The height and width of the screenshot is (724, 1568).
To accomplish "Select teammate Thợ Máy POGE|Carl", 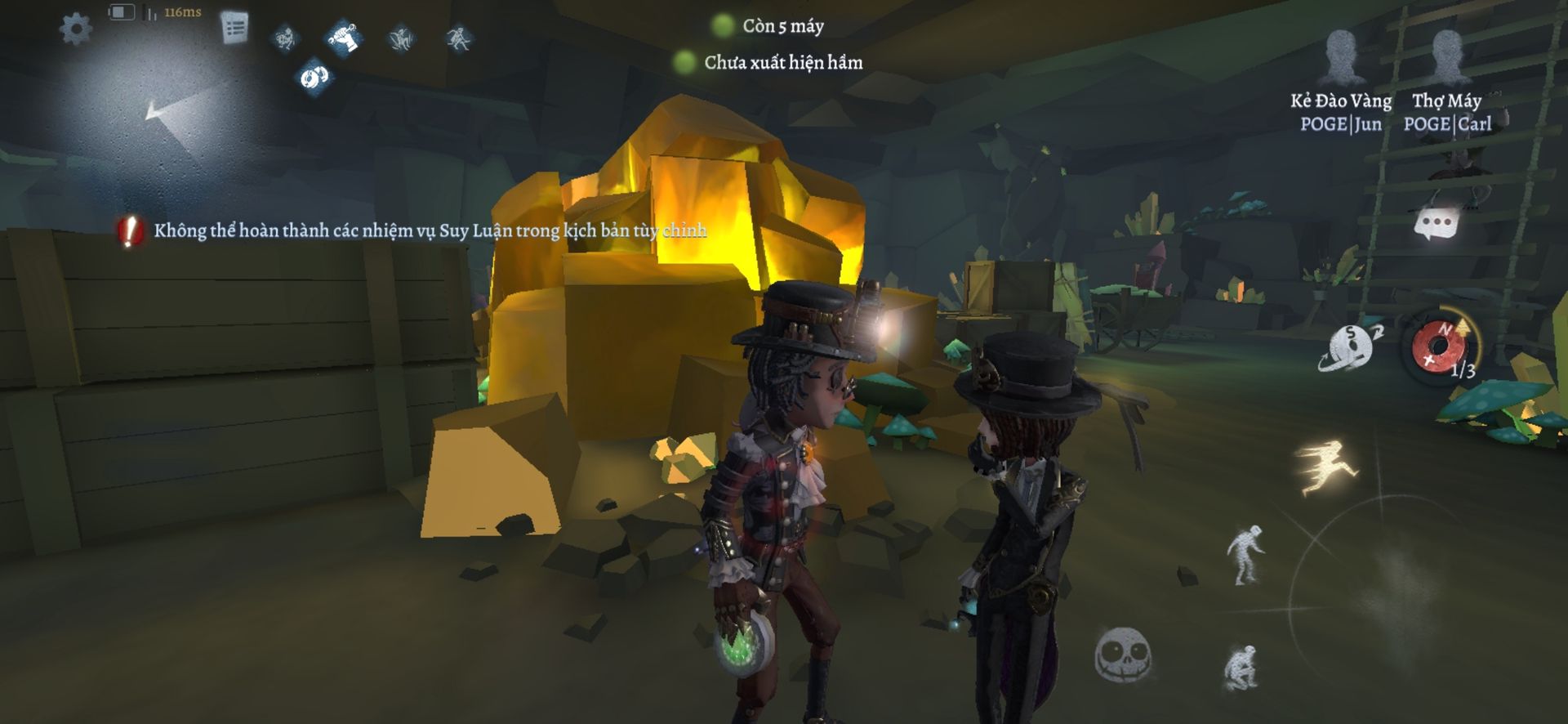I will [x=1447, y=82].
